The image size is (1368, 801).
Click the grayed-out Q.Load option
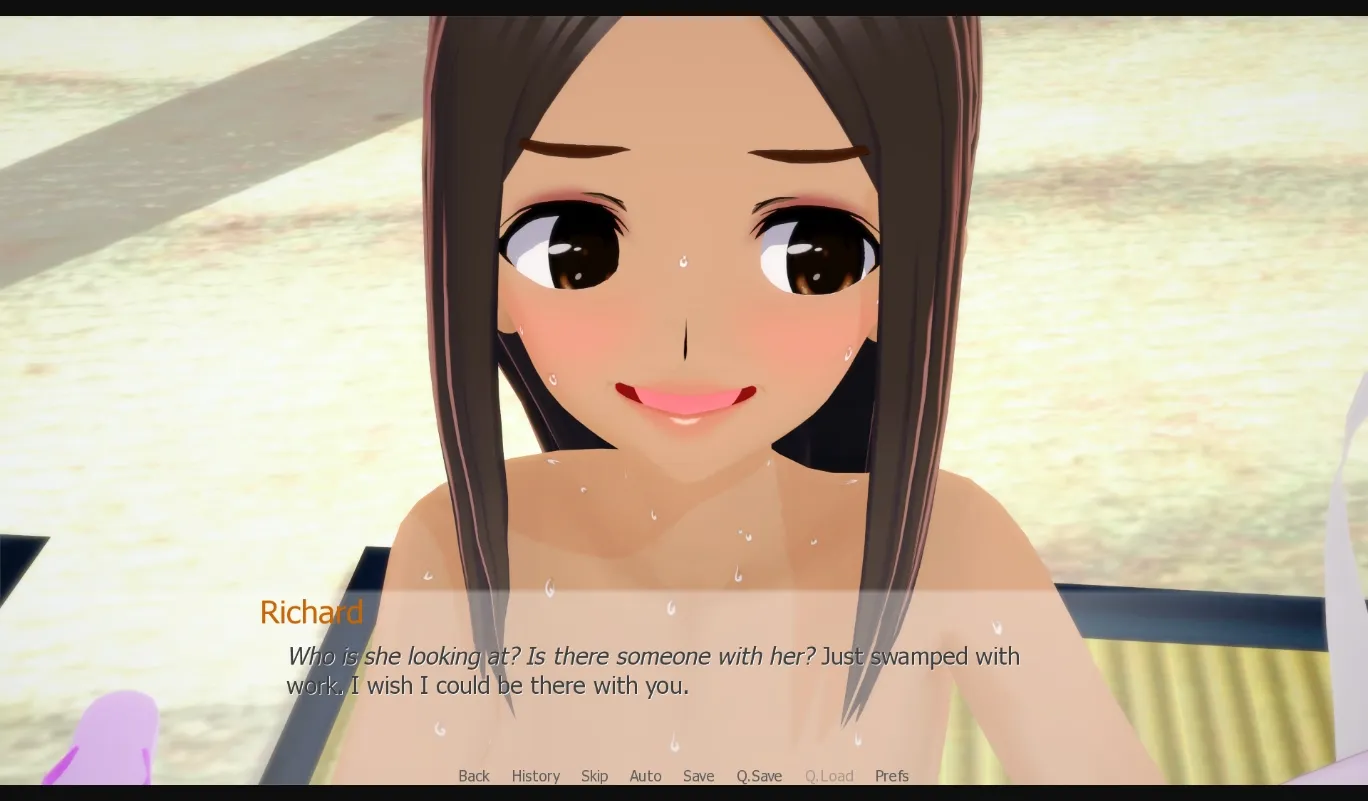click(829, 776)
